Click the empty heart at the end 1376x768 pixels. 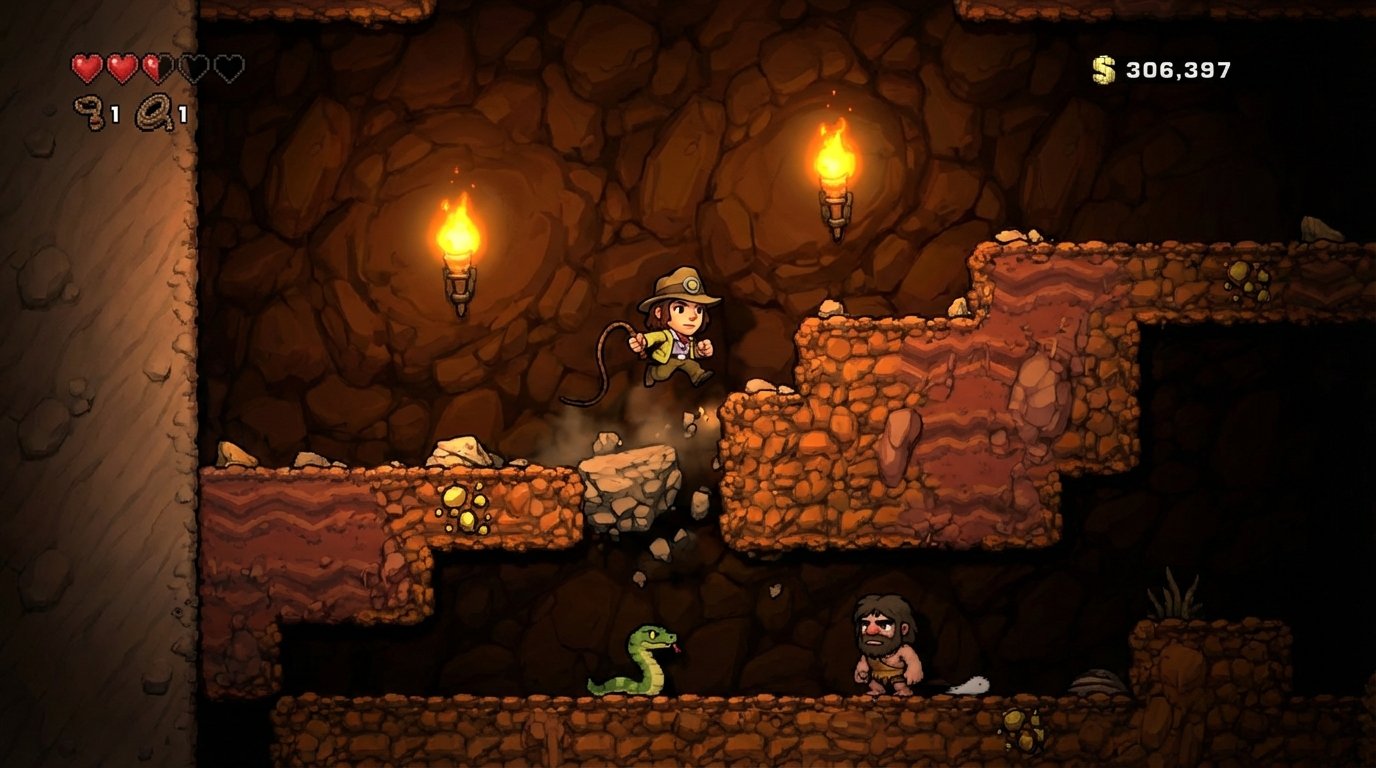[227, 67]
